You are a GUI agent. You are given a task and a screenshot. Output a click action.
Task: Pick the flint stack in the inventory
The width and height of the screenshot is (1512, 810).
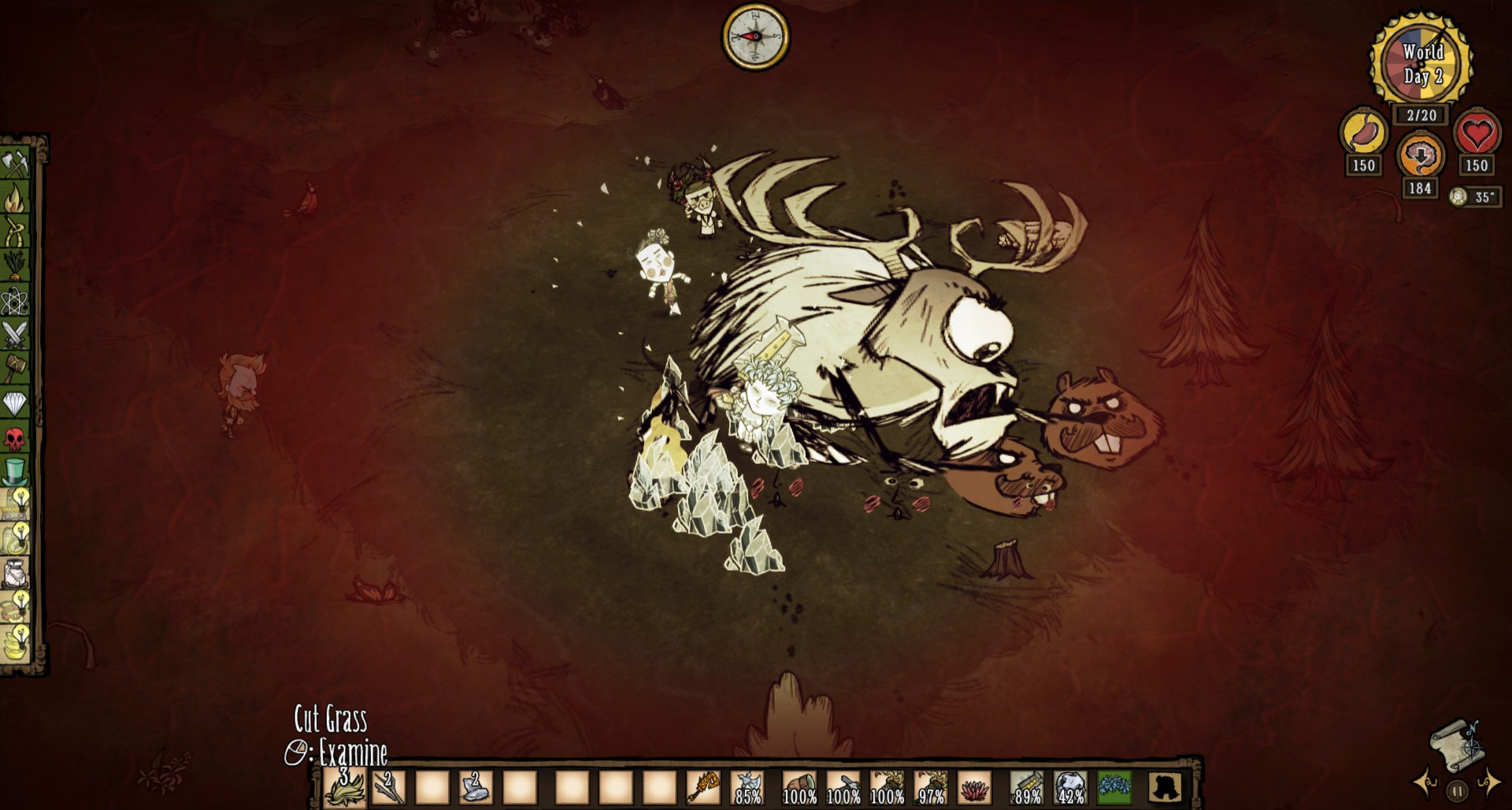coord(475,787)
